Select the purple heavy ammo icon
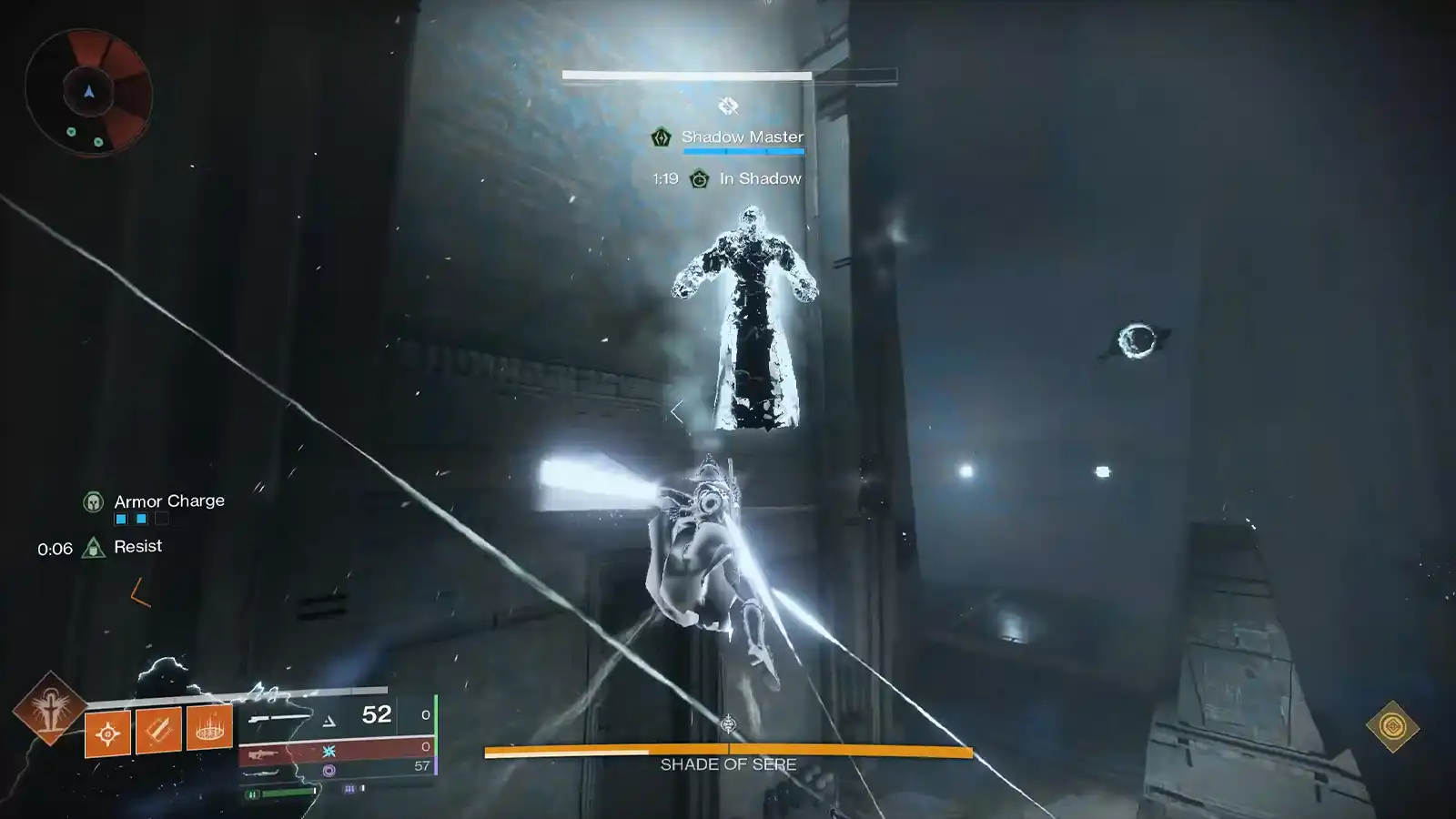The image size is (1456, 819). [328, 771]
